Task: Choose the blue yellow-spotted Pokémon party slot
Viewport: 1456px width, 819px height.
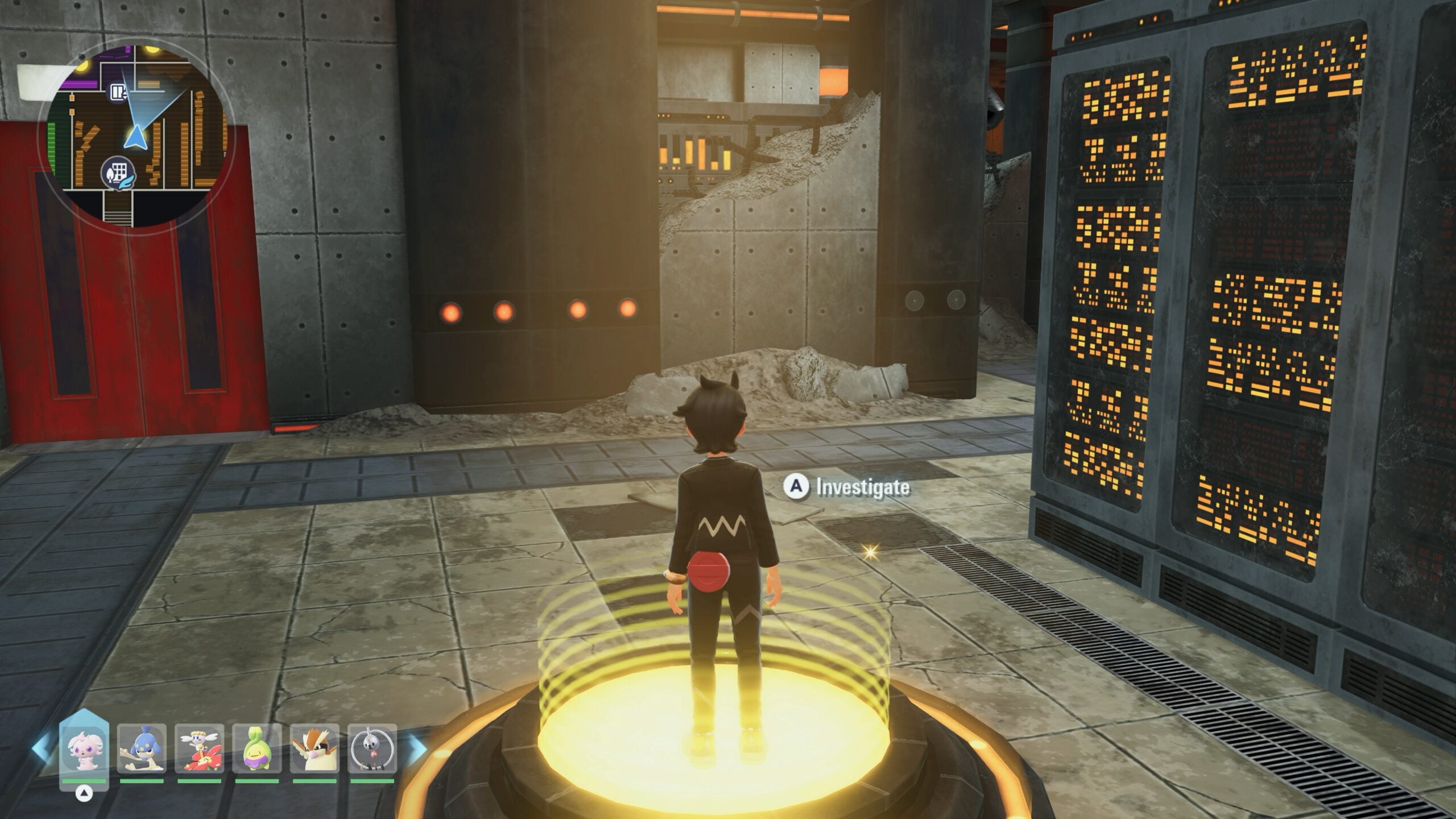Action: (142, 748)
